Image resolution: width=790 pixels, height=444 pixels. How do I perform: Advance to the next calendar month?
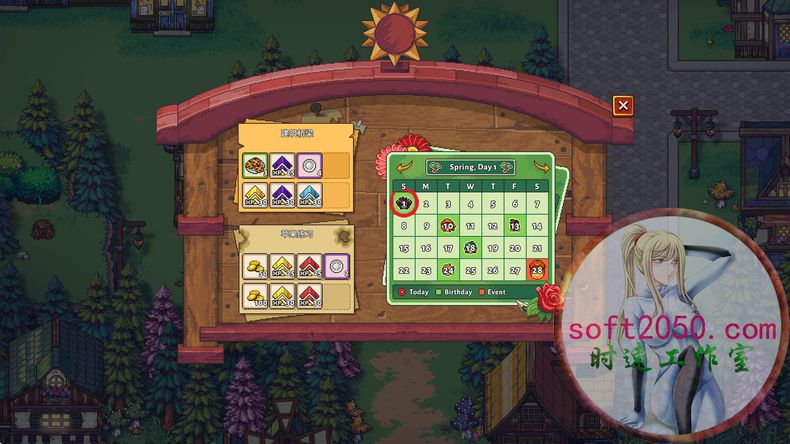(539, 167)
